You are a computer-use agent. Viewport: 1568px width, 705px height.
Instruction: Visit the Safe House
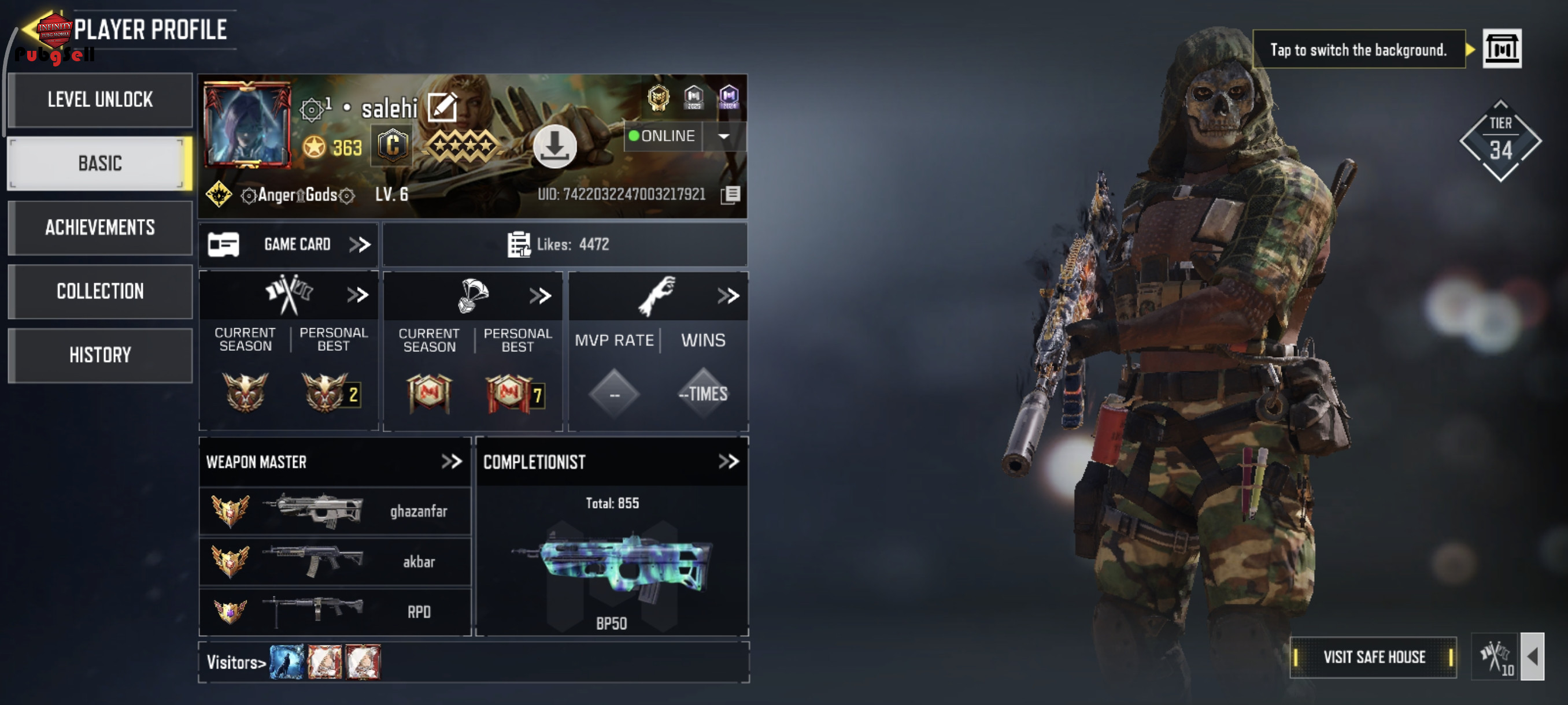(1373, 657)
